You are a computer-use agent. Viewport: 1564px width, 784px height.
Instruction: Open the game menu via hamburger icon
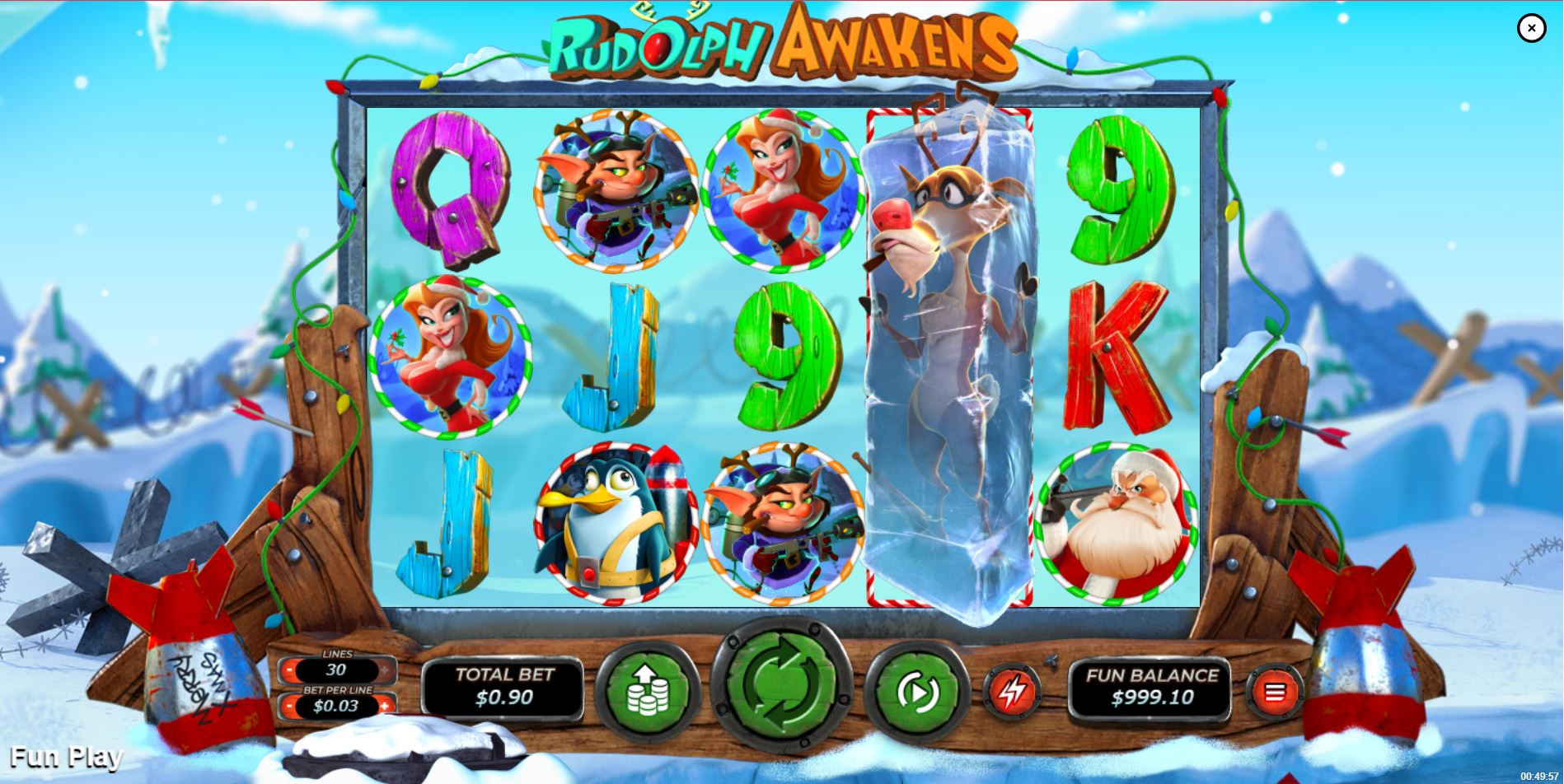[x=1274, y=692]
